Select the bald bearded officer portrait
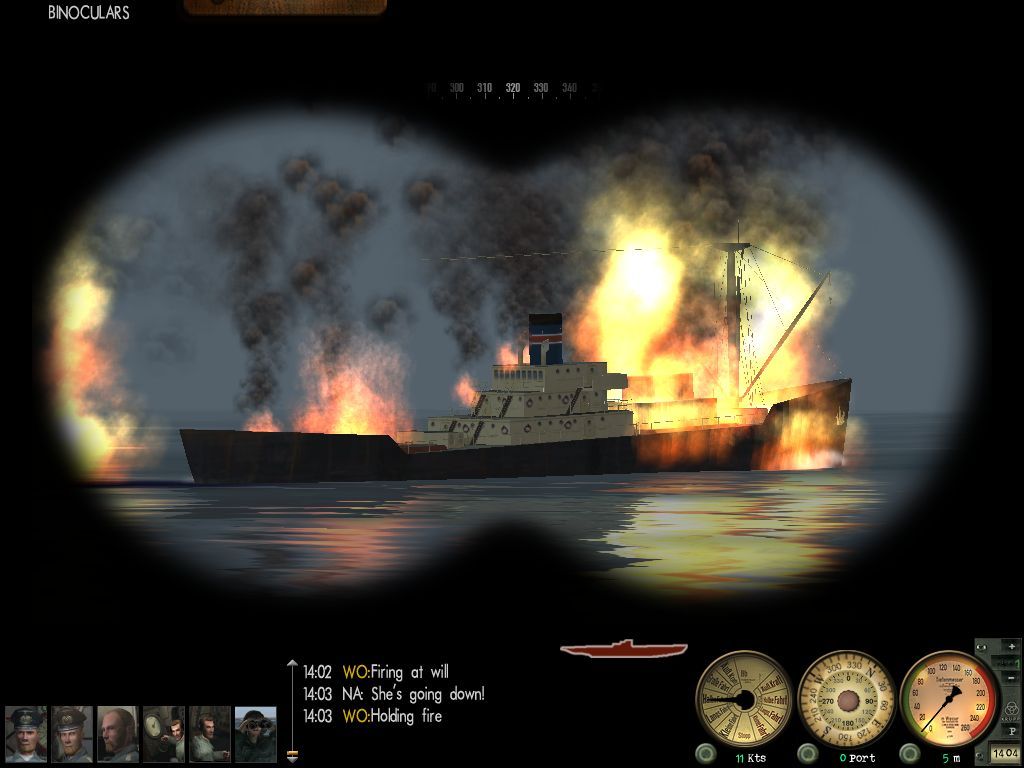This screenshot has height=768, width=1024. (x=118, y=734)
